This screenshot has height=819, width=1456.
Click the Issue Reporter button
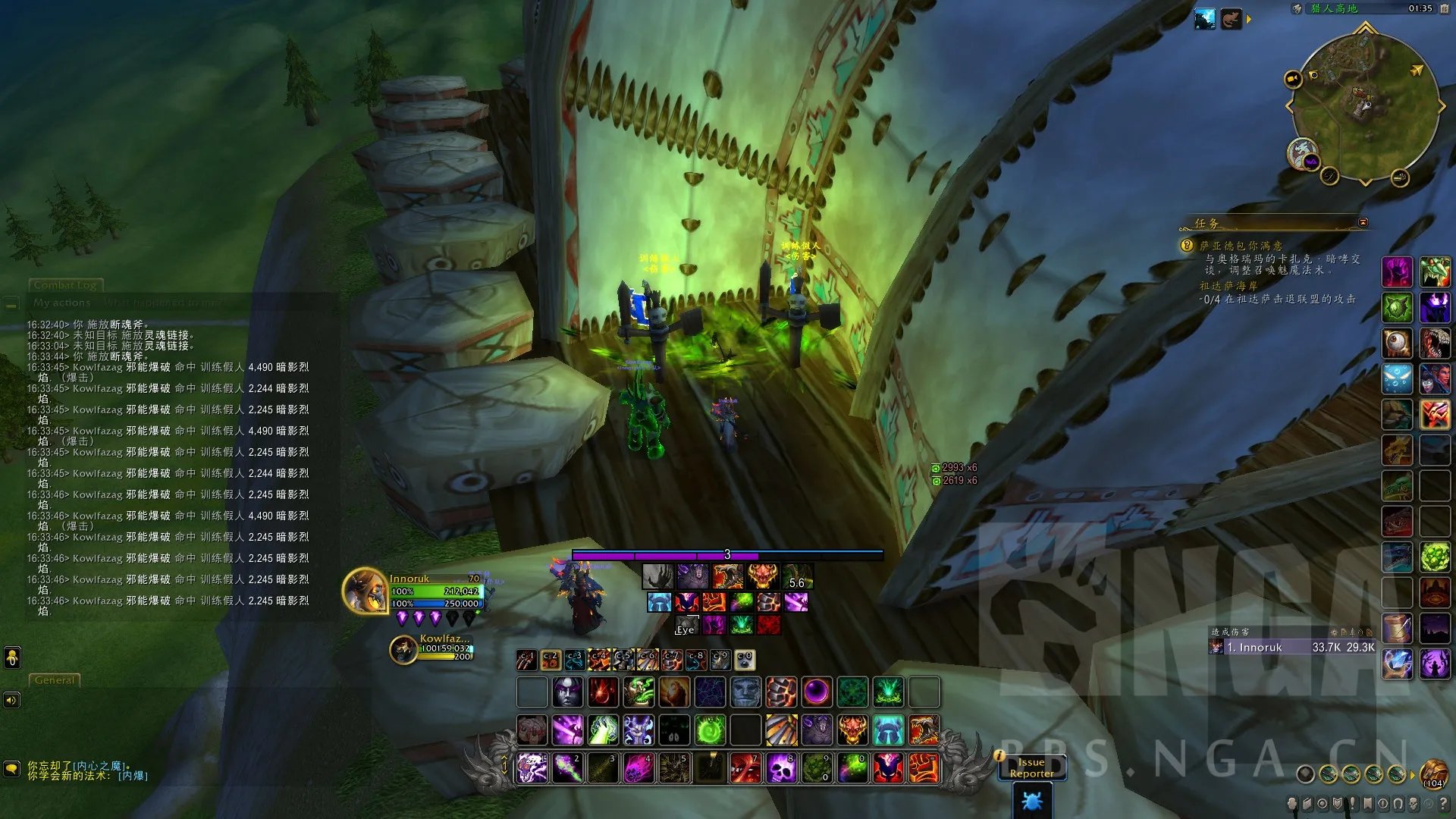tap(1031, 767)
